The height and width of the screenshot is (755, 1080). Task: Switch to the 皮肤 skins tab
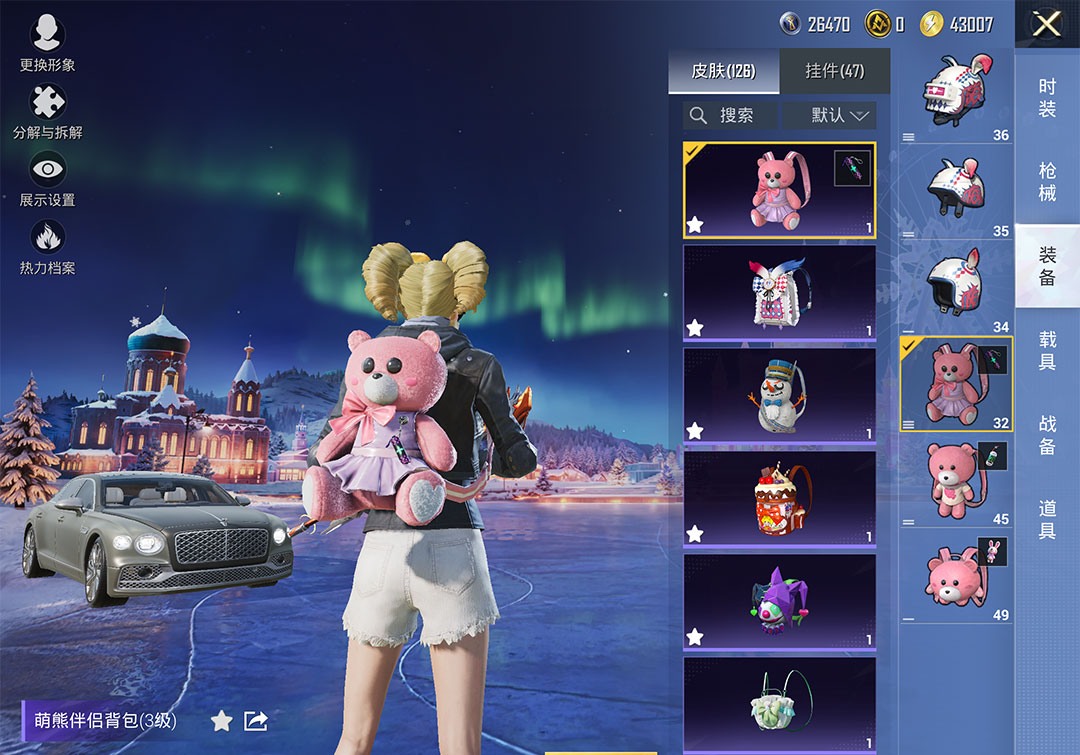[723, 71]
